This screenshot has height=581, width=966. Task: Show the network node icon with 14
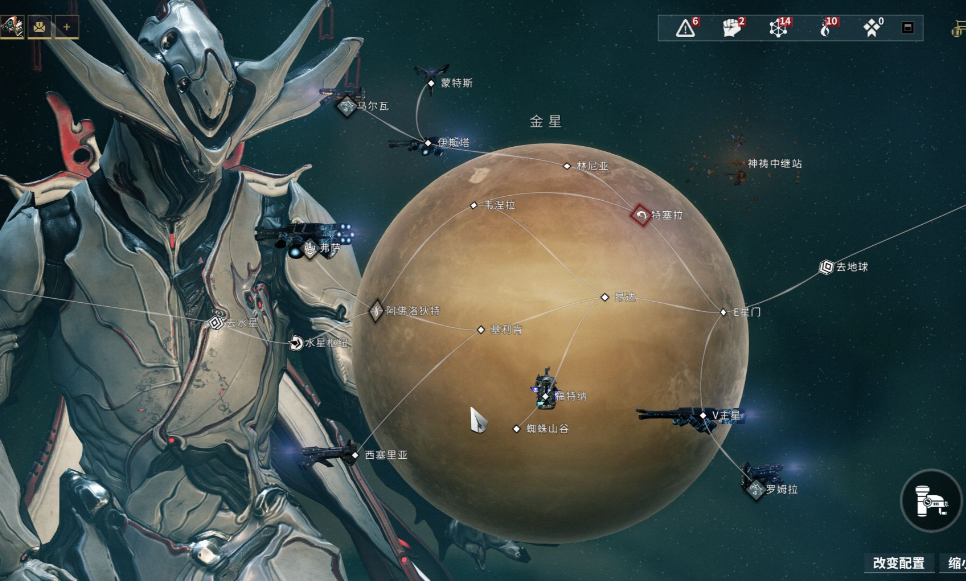pyautogui.click(x=779, y=28)
